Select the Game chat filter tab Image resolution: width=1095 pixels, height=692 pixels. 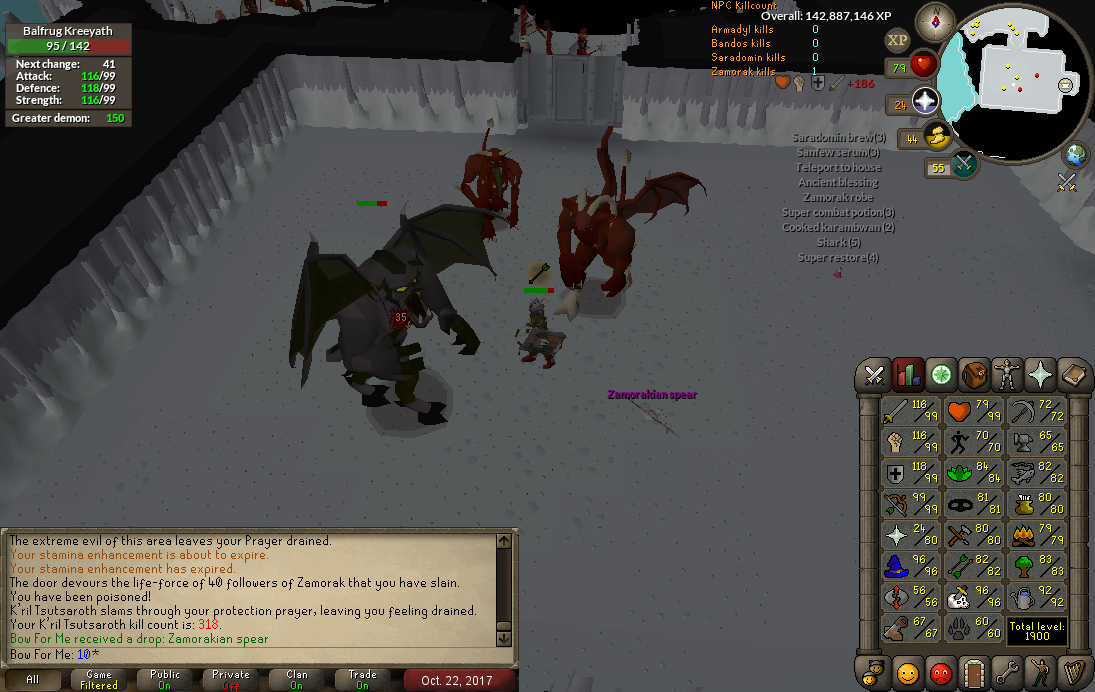pos(99,680)
